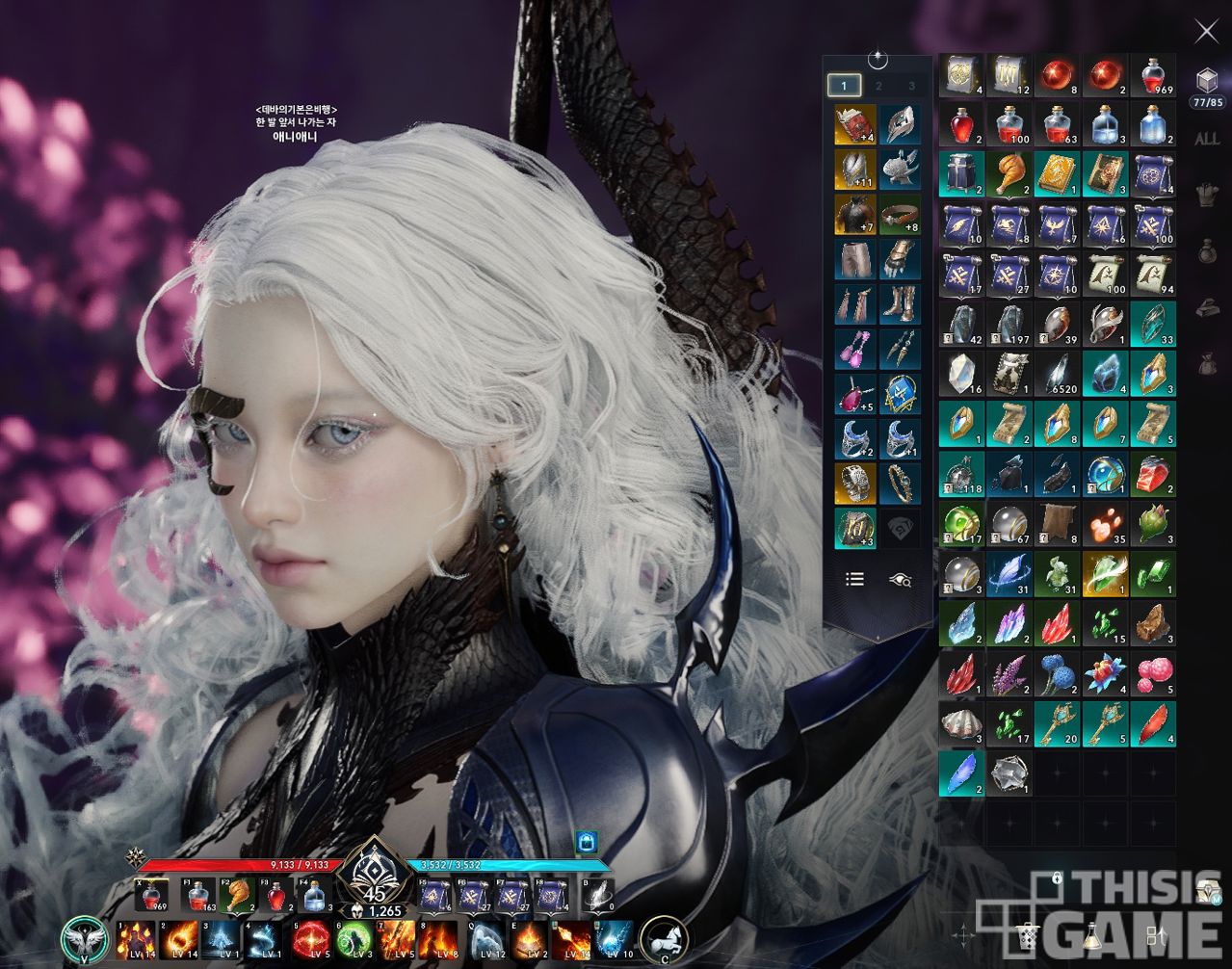Switch to equipment preset 1

[x=845, y=86]
